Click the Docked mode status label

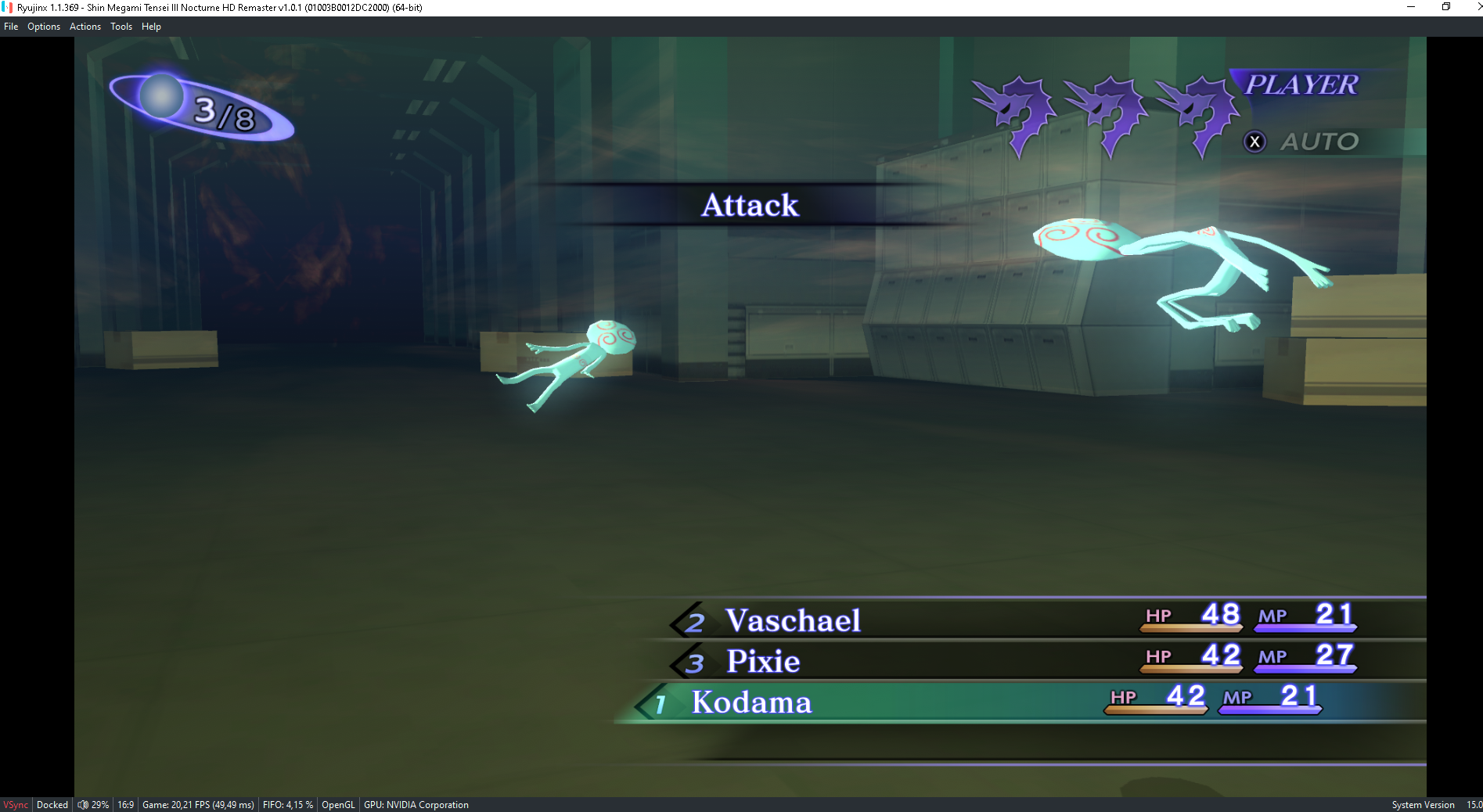pos(52,805)
